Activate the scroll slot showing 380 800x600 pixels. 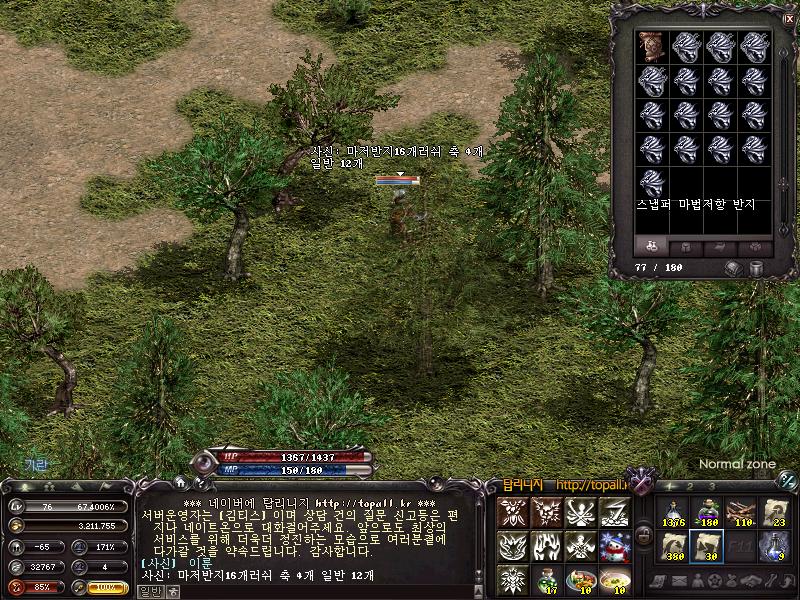[x=673, y=546]
